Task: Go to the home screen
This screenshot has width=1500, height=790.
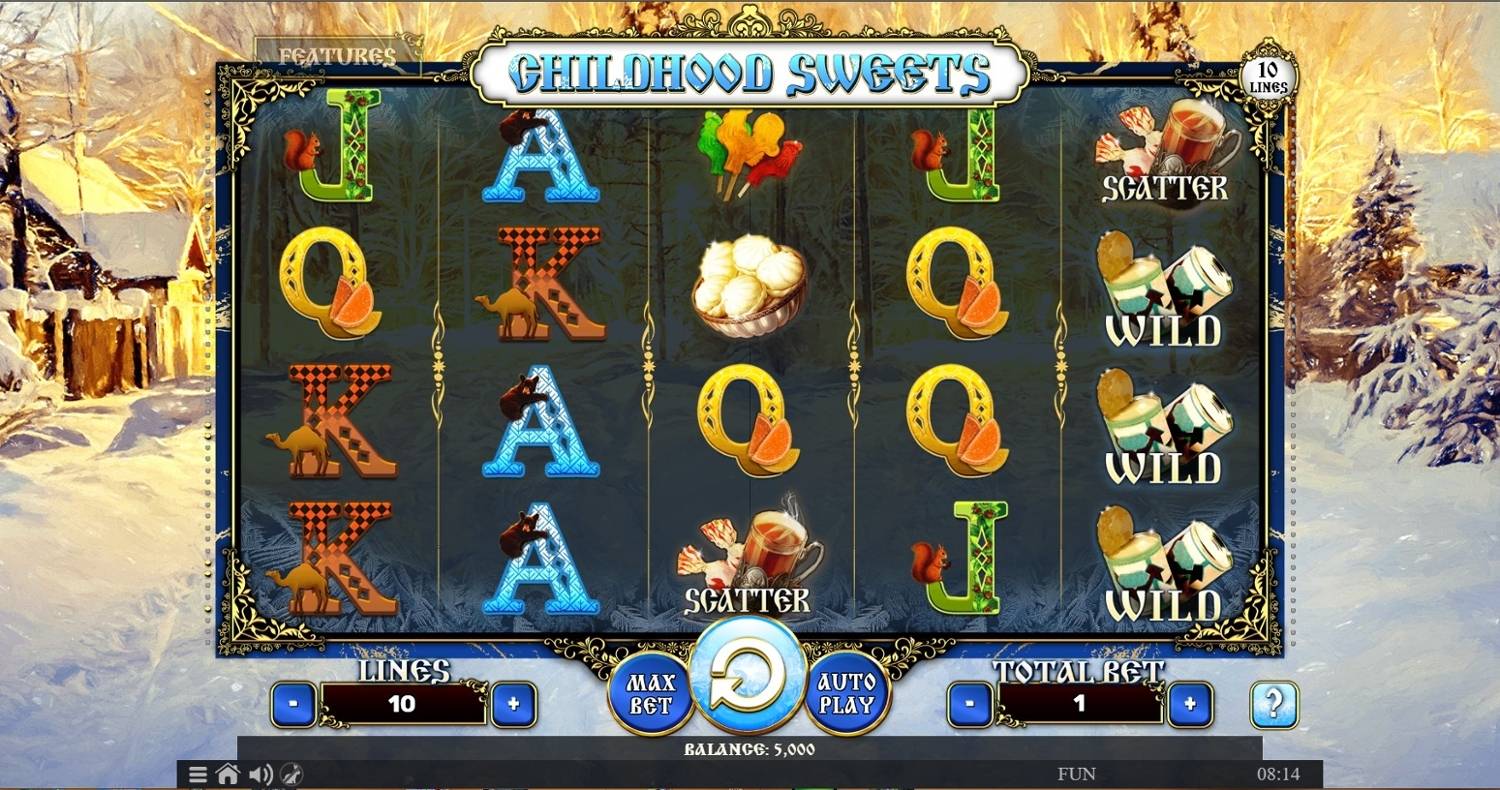Action: [228, 774]
